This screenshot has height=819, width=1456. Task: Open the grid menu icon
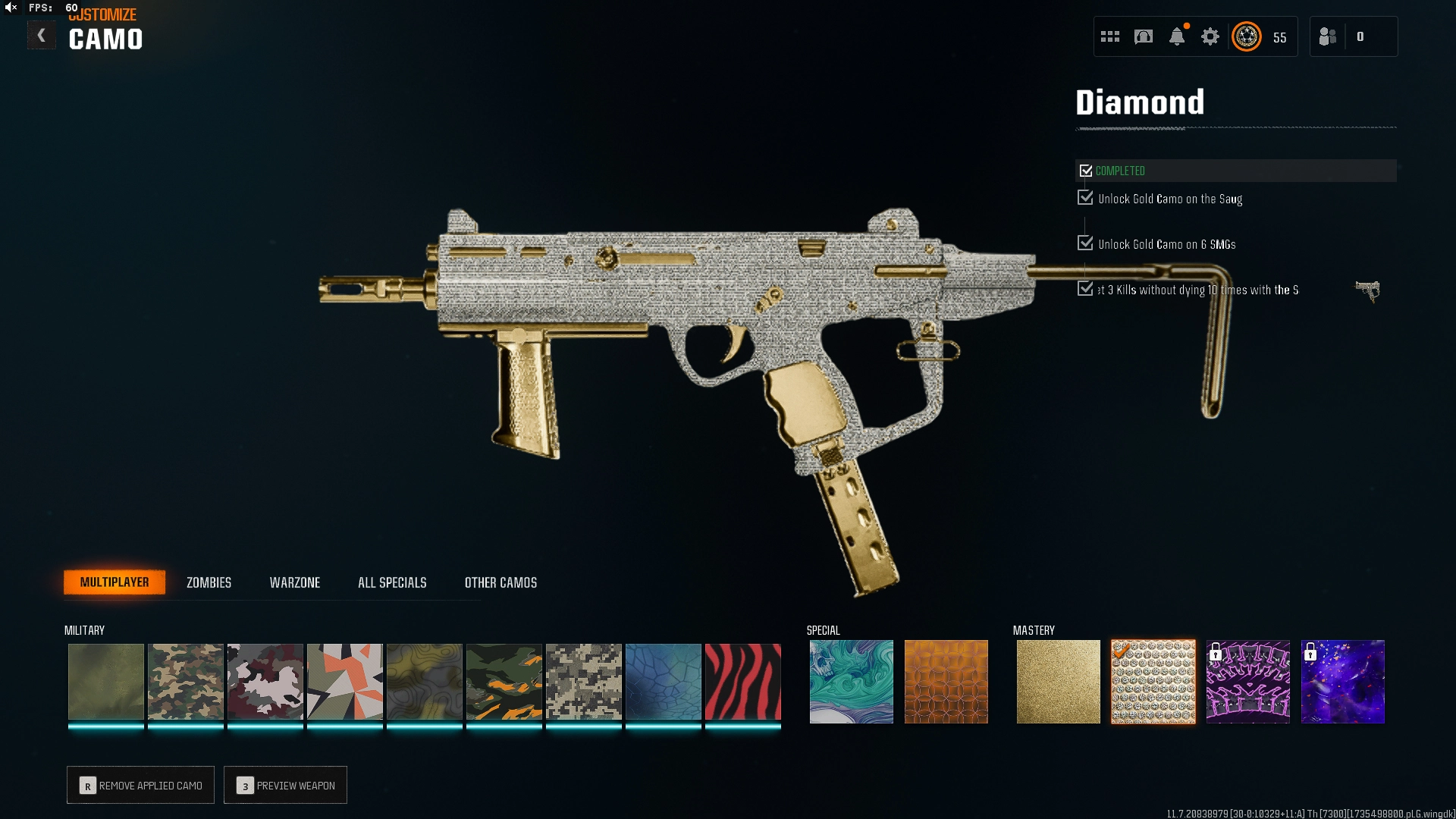(1110, 36)
